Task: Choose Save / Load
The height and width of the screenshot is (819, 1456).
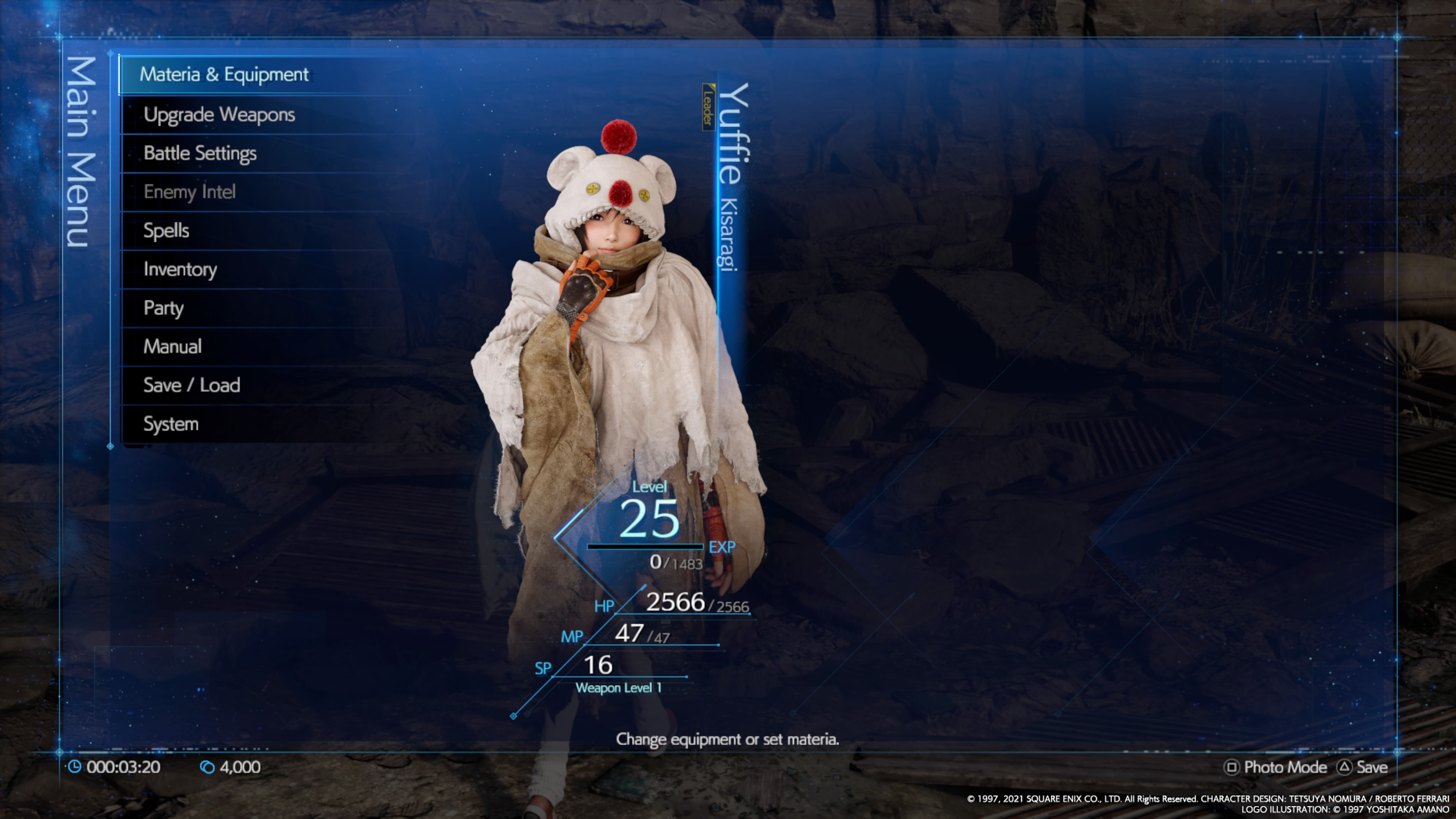Action: coord(191,386)
